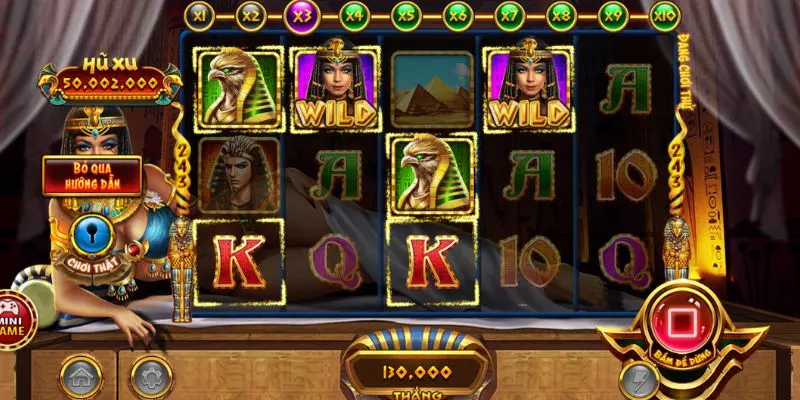This screenshot has width=800, height=400.
Task: Skip the tutorial via Bỏ Qua Hướng Dẫn
Action: pos(91,176)
